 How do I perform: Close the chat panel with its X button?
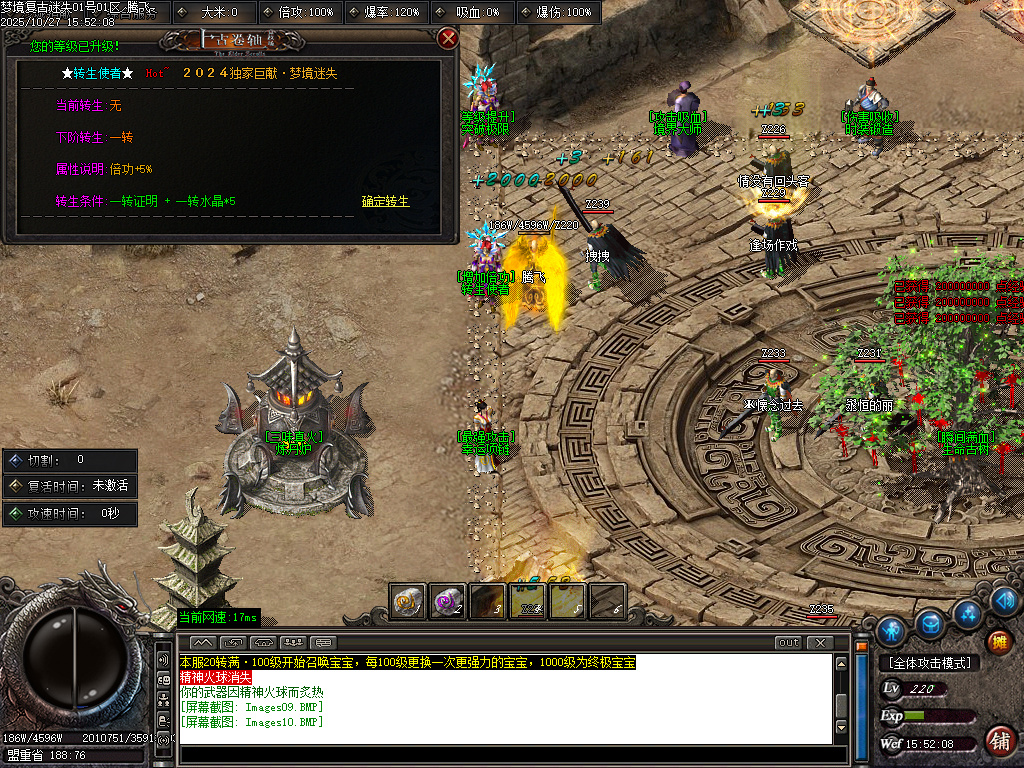[820, 642]
